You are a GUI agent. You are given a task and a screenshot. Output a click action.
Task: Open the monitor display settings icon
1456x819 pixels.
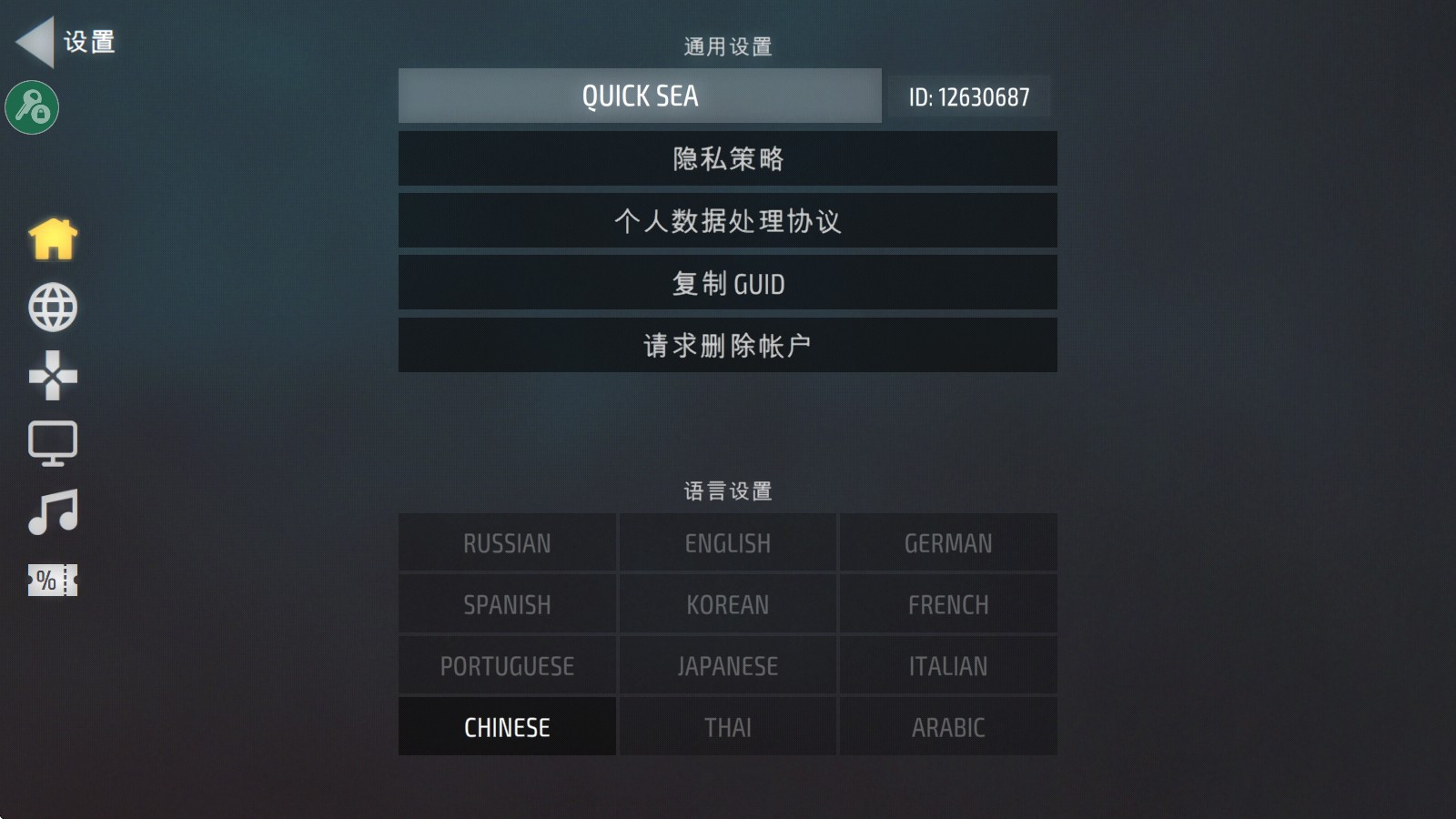52,443
